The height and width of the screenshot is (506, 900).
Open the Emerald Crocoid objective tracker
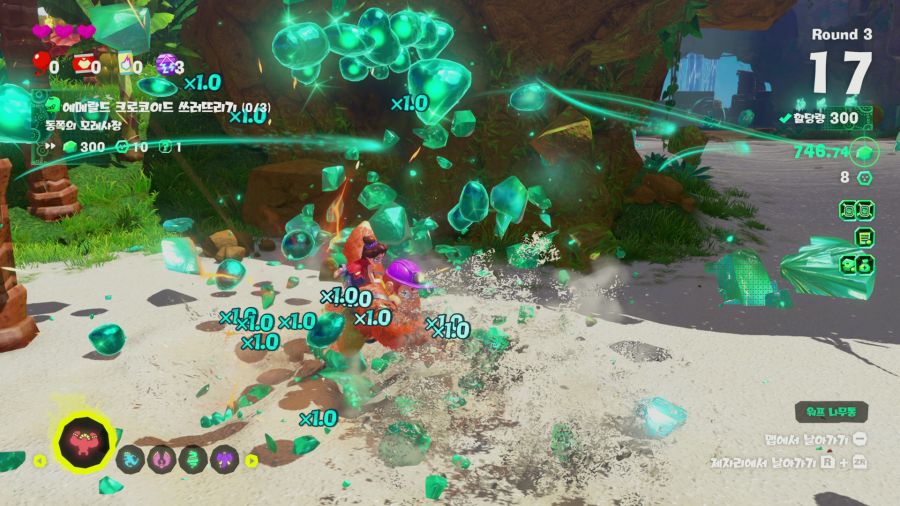pos(160,106)
